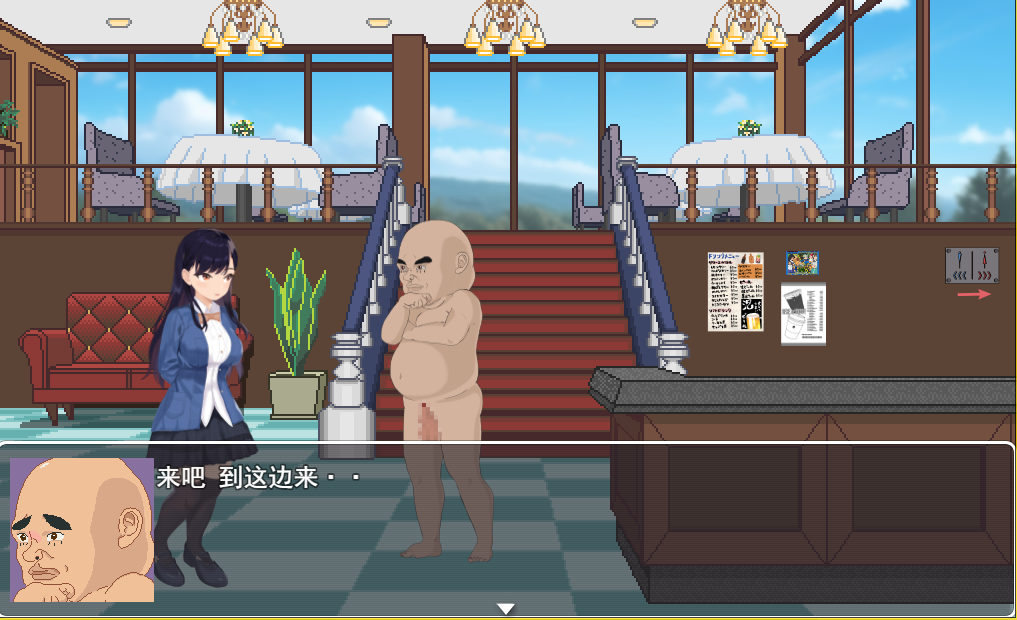Image resolution: width=1017 pixels, height=620 pixels.
Task: Advance dialogue with the white arrow indicator
Action: coord(506,608)
